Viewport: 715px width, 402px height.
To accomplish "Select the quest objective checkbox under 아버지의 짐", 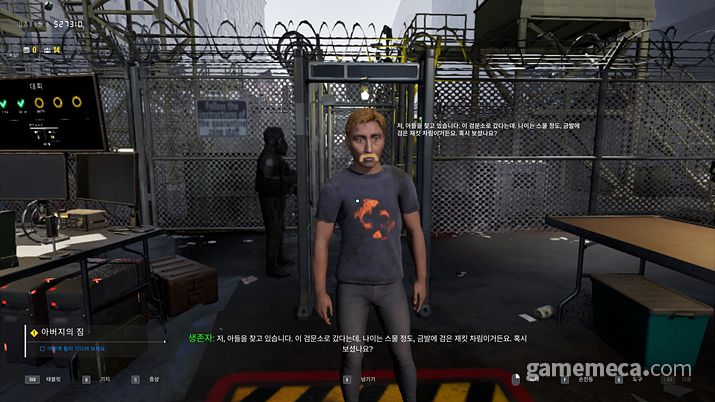I will (x=42, y=350).
